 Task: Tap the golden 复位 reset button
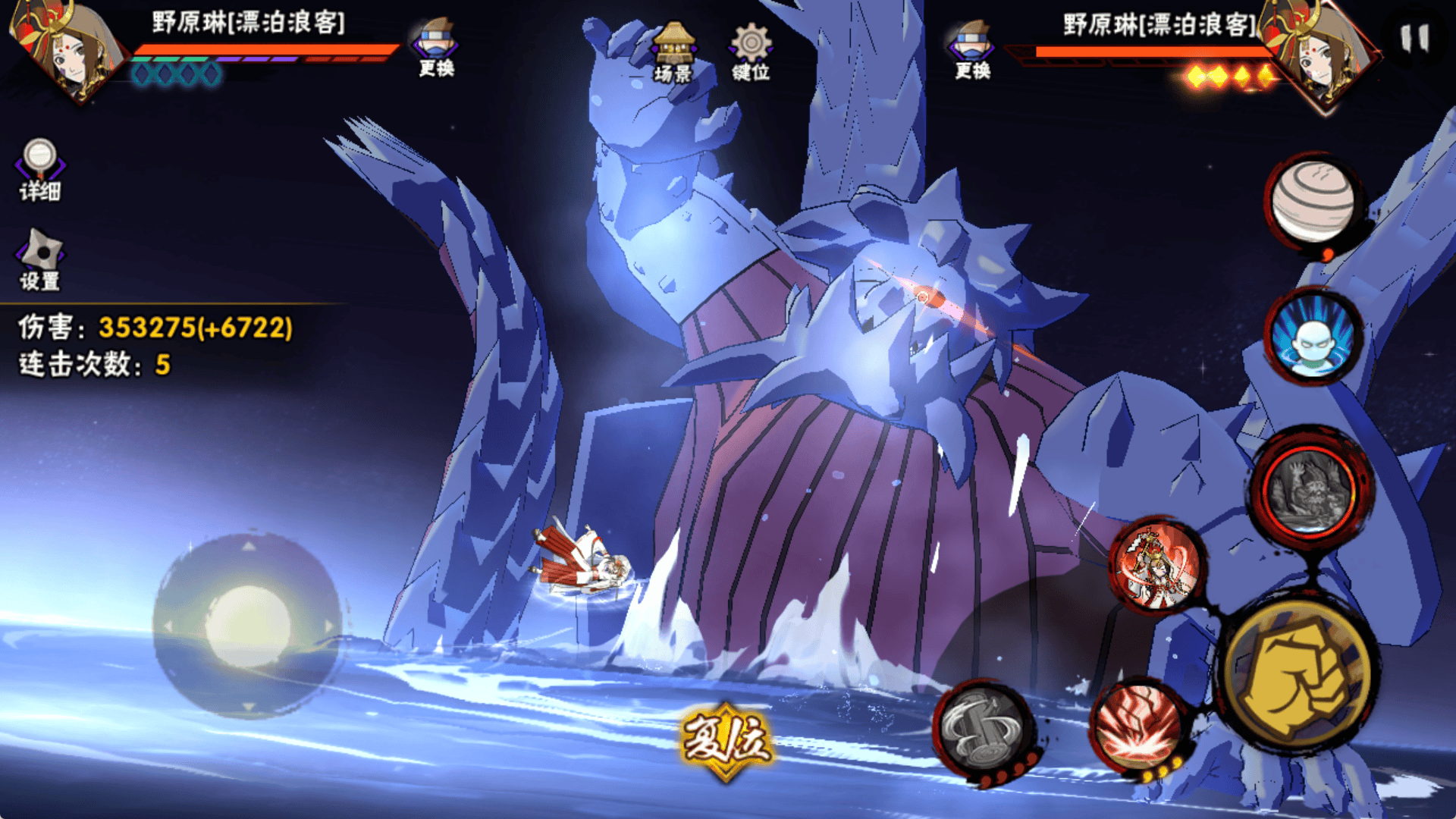726,741
